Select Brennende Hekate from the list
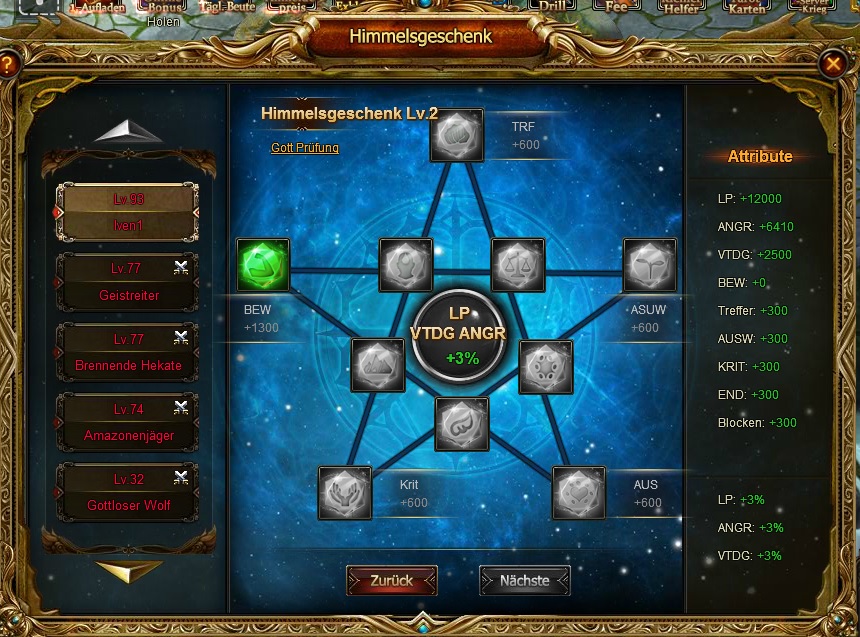Viewport: 860px width, 637px height. point(127,352)
